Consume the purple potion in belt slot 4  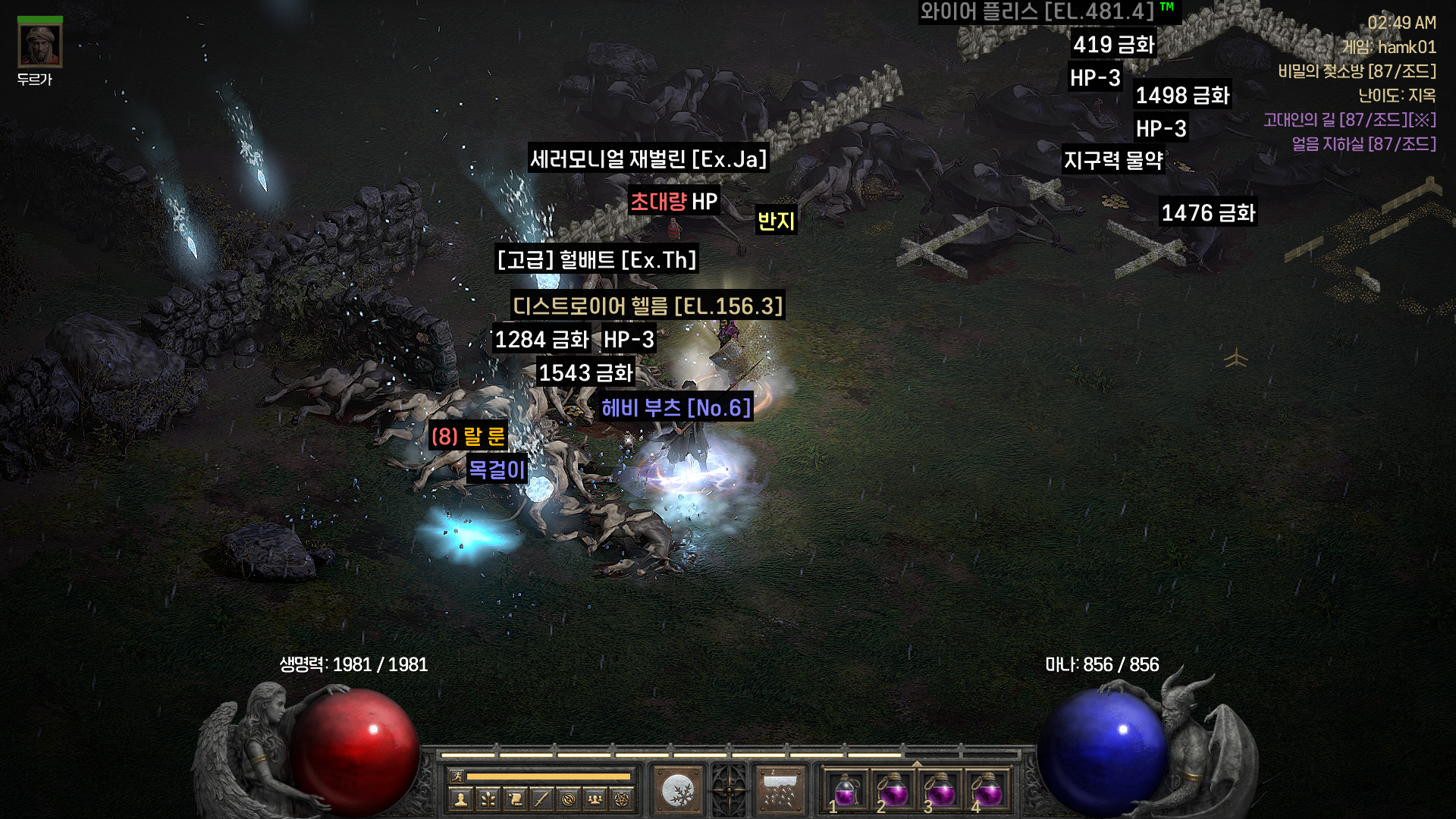click(987, 791)
